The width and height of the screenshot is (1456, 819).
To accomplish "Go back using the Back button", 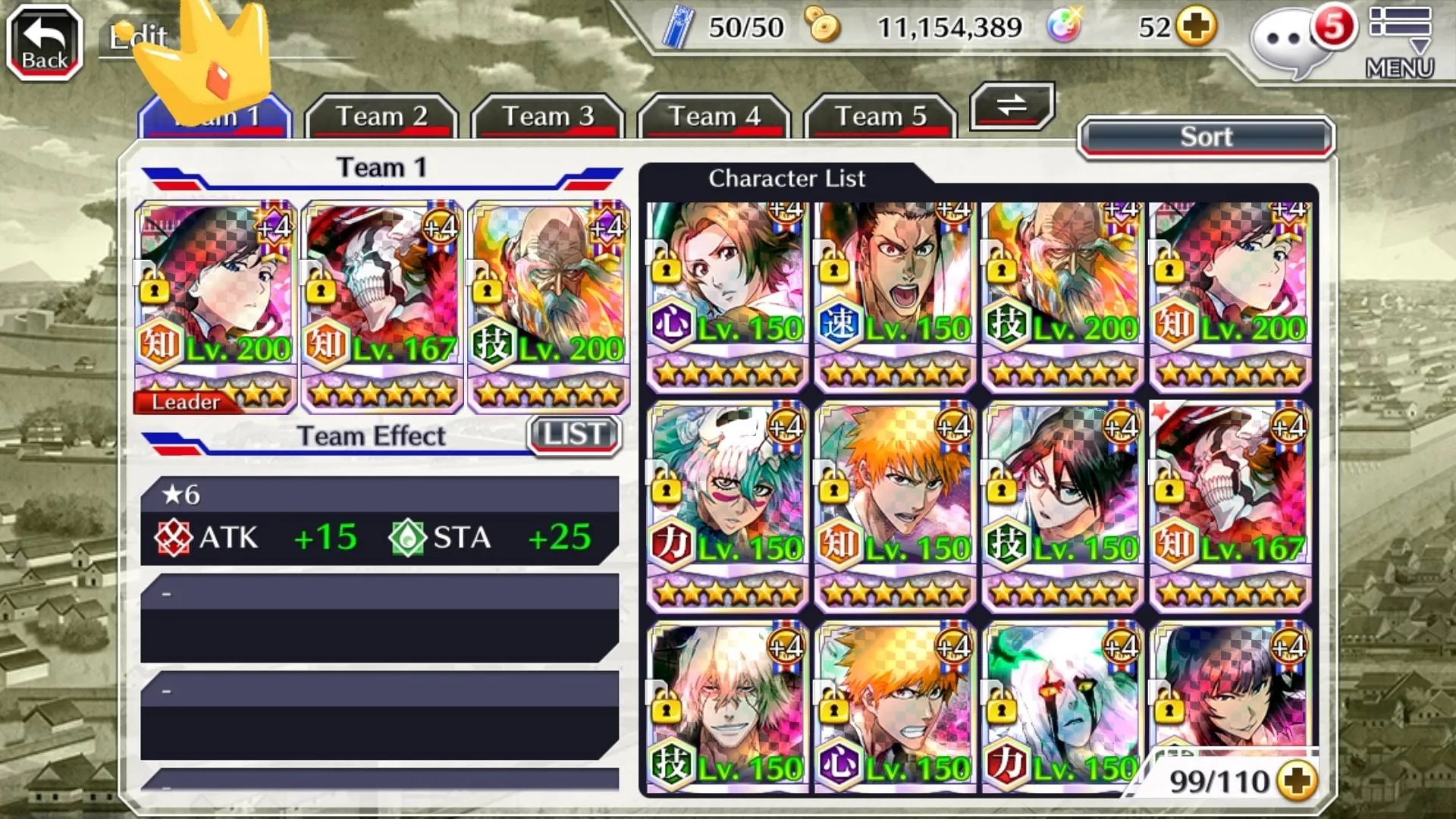I will pos(45,42).
